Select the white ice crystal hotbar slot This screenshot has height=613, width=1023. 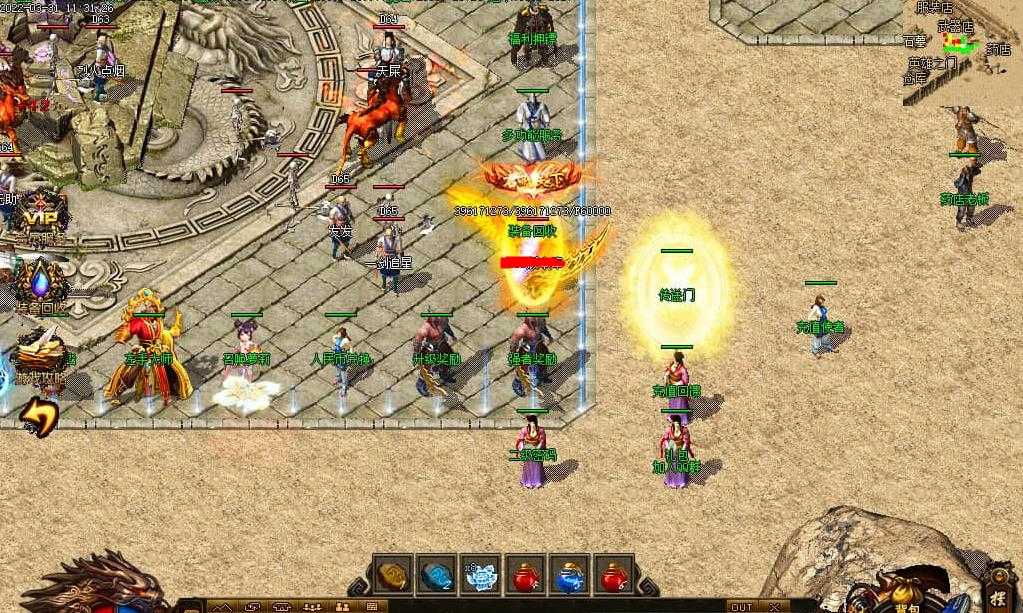(482, 576)
